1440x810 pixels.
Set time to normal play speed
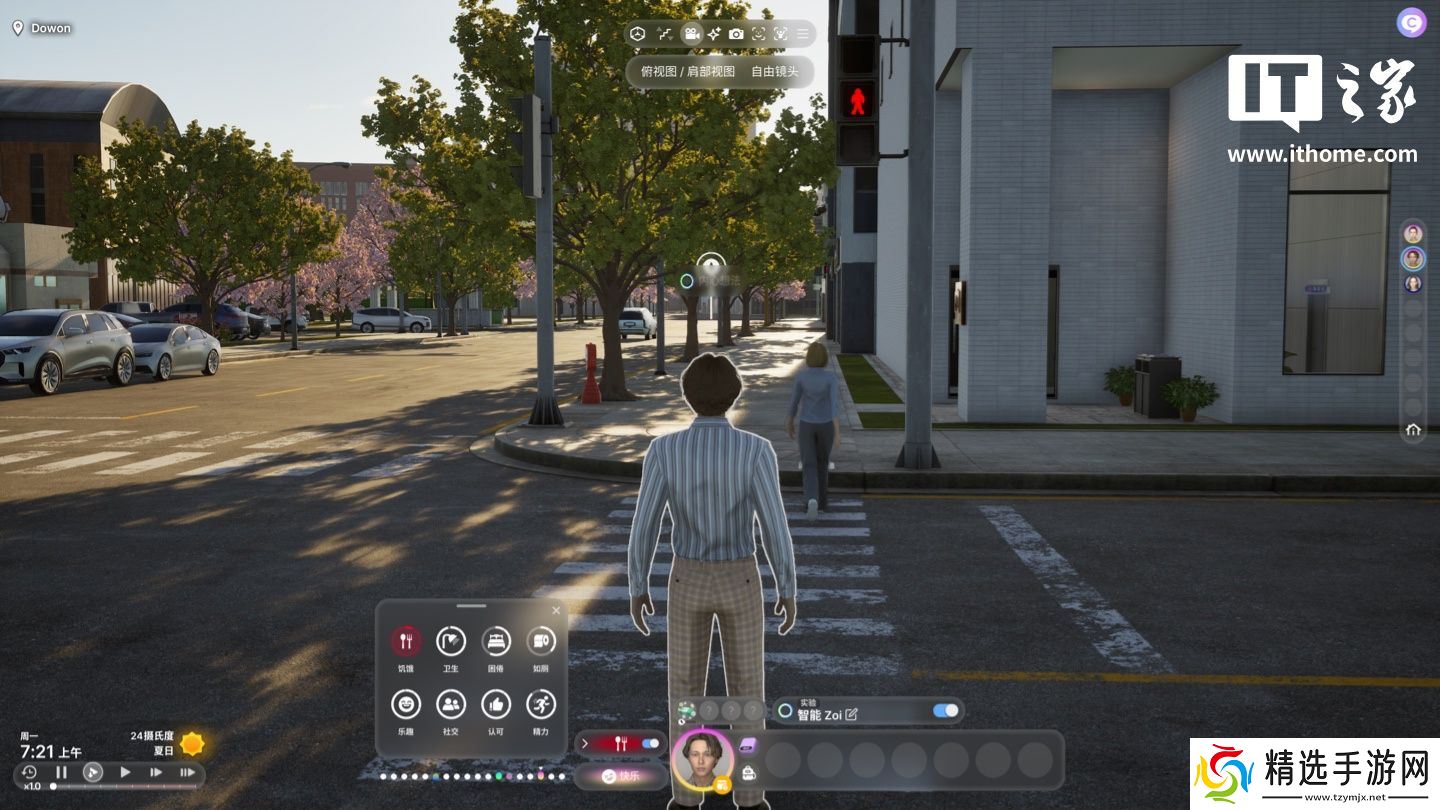(125, 772)
